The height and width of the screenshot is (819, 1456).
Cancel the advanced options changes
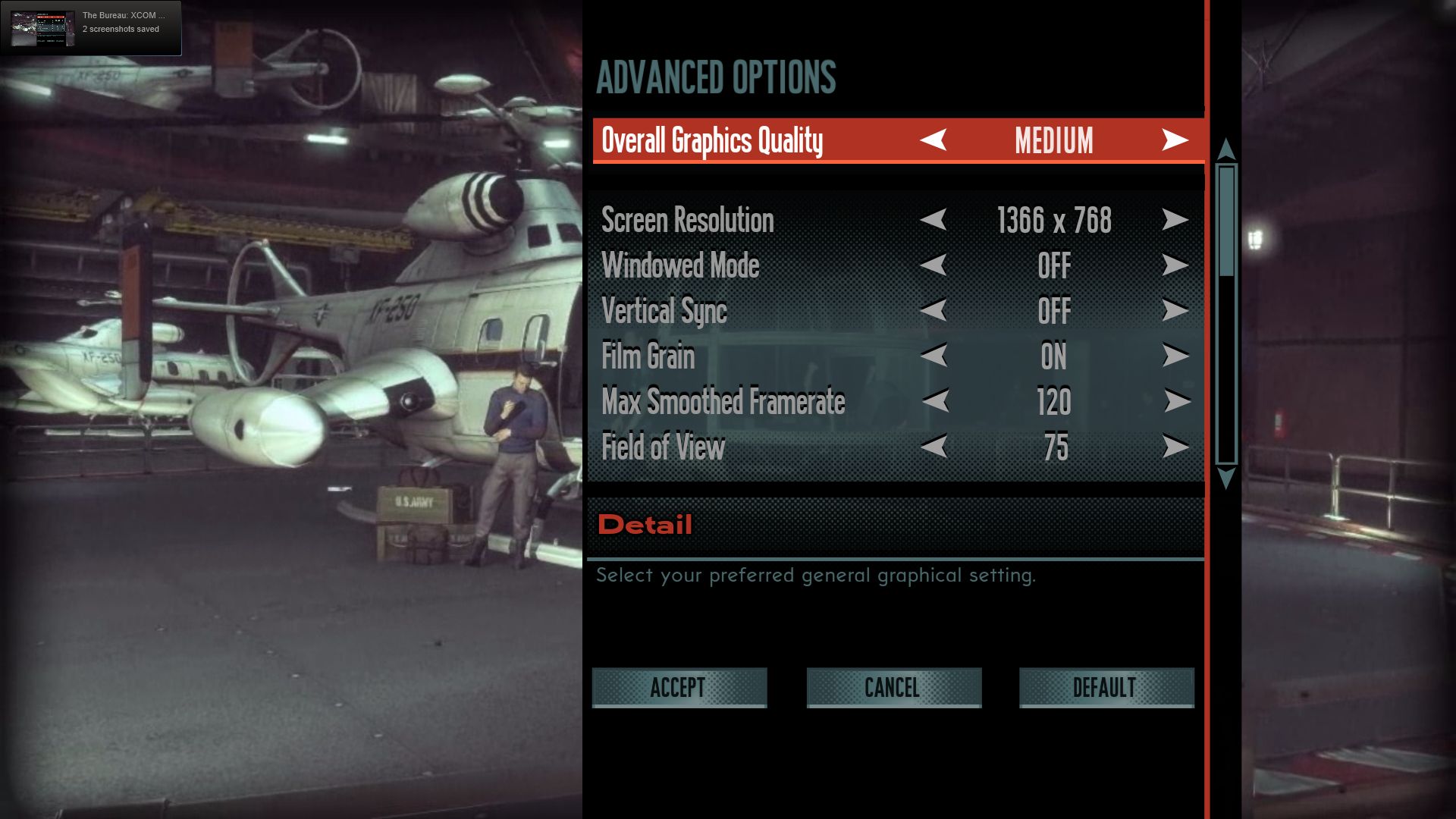(893, 688)
